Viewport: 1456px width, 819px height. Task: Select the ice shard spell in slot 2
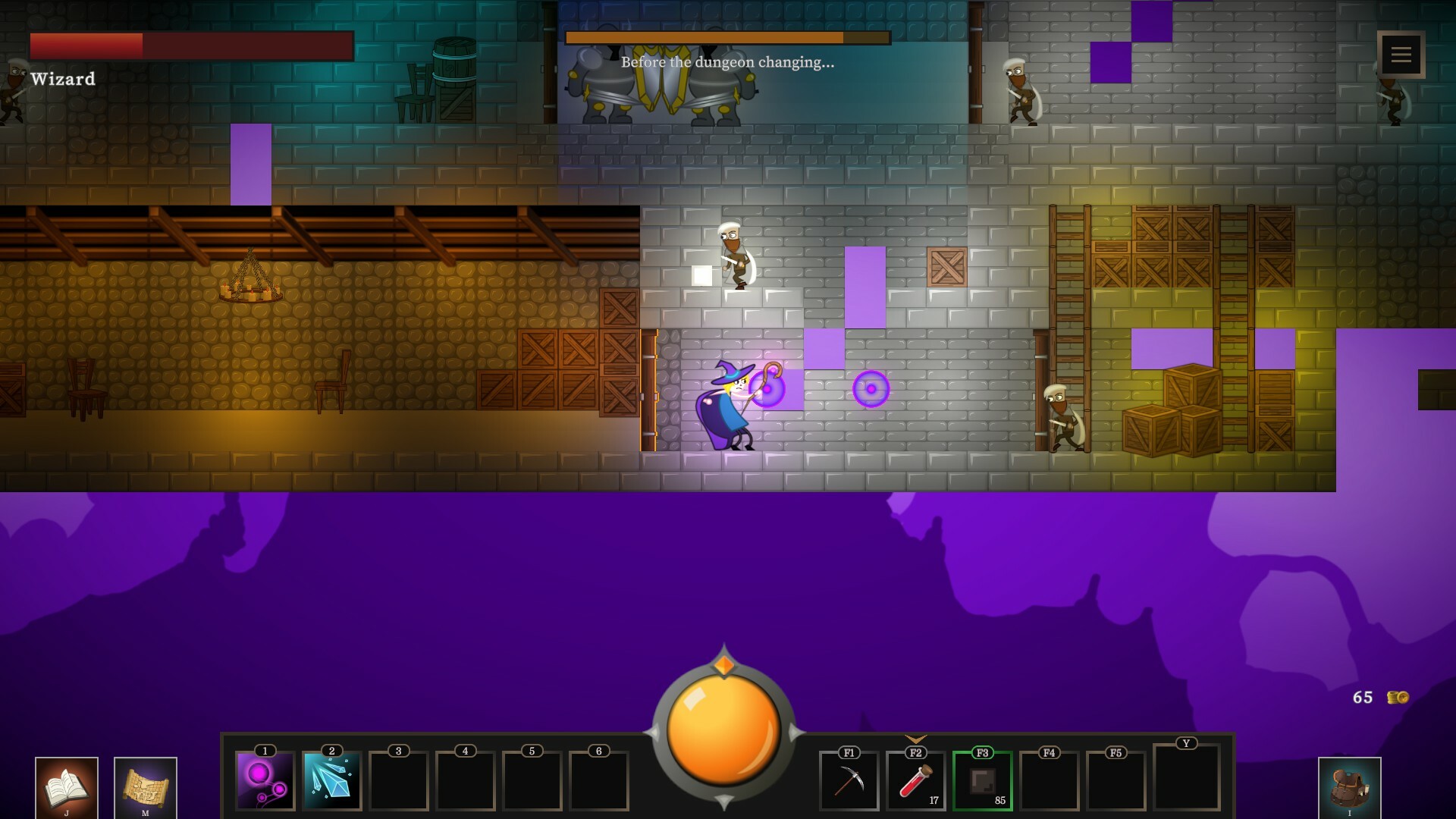(x=331, y=783)
